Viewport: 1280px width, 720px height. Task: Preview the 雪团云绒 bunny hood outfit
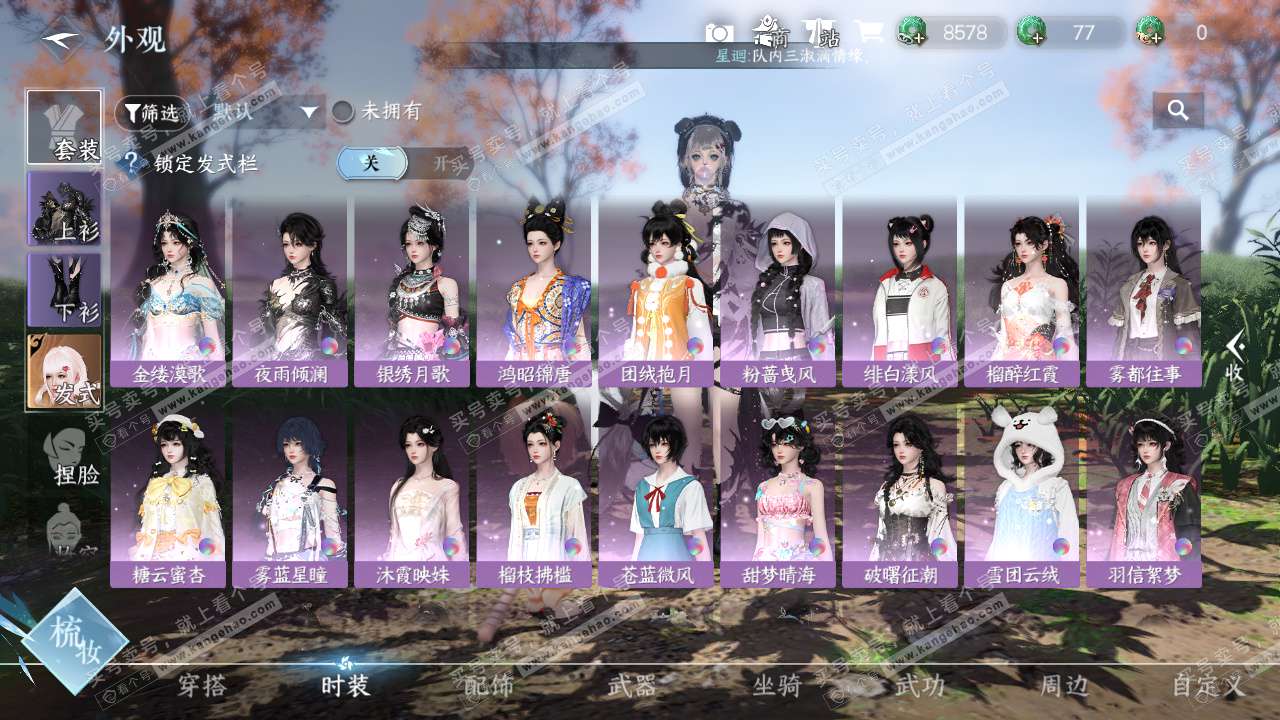tap(1022, 498)
